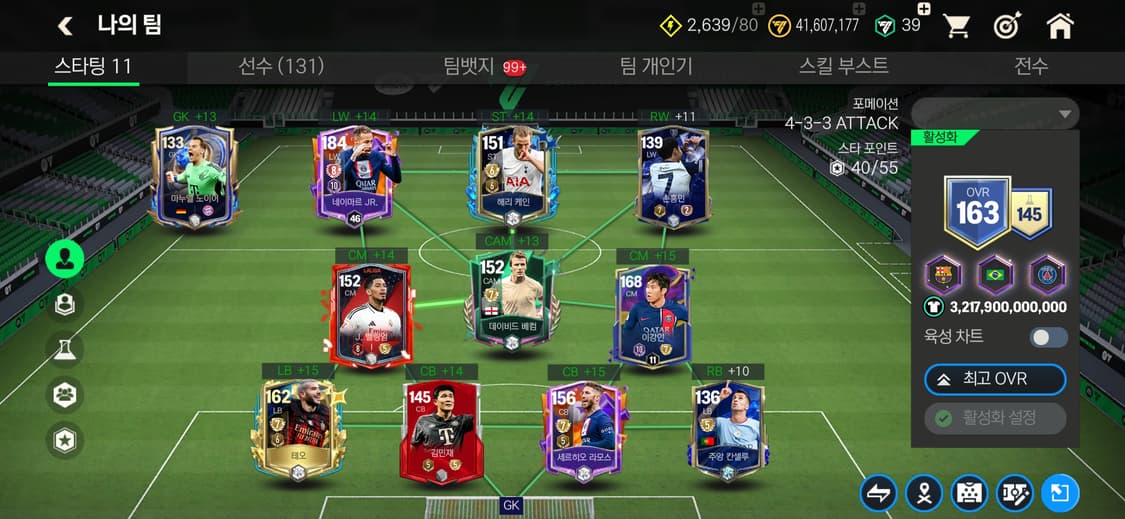Expand the formation dropdown
The image size is (1125, 519).
point(995,114)
